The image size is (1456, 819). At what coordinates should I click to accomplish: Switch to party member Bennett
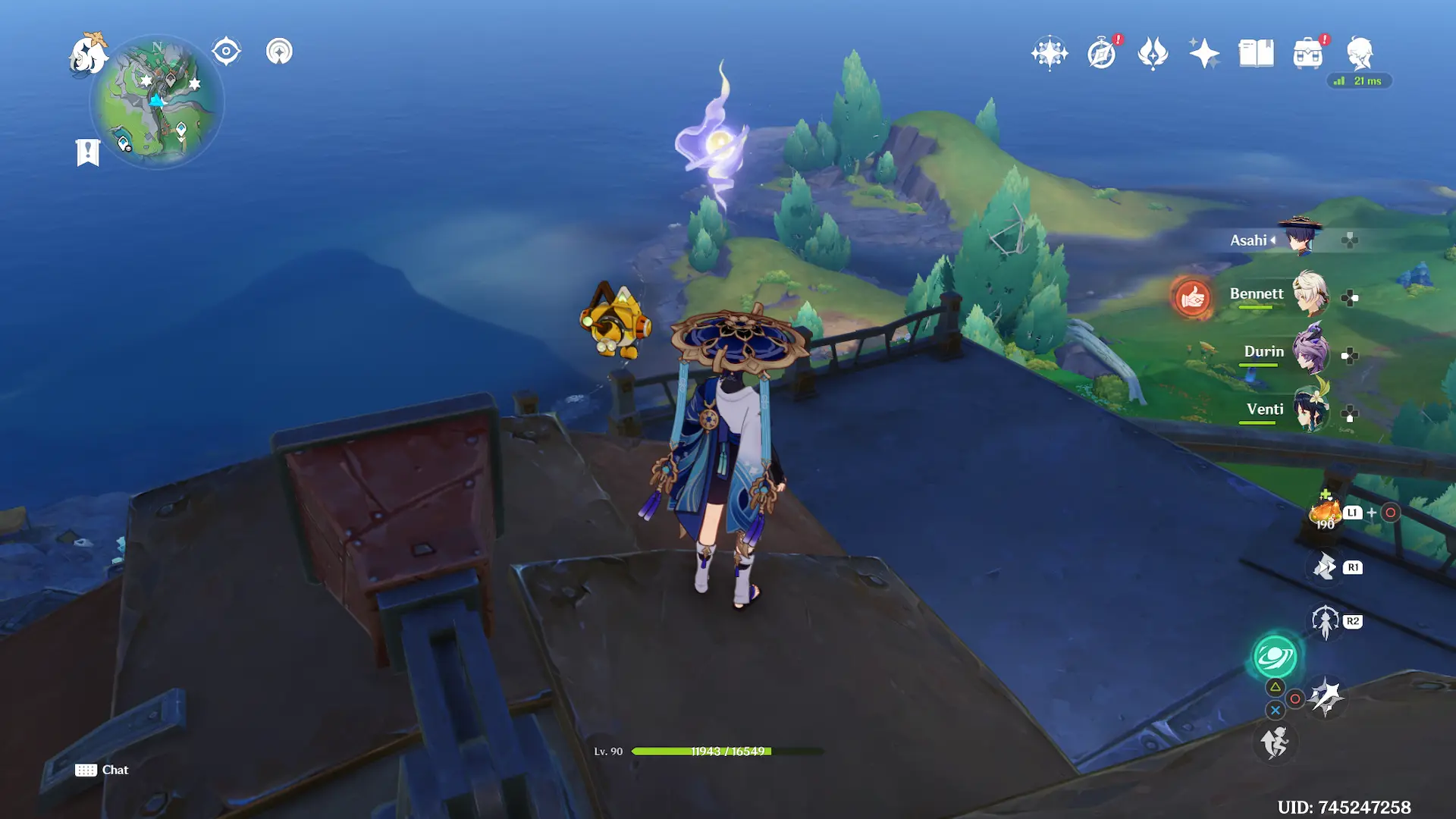pyautogui.click(x=1309, y=294)
